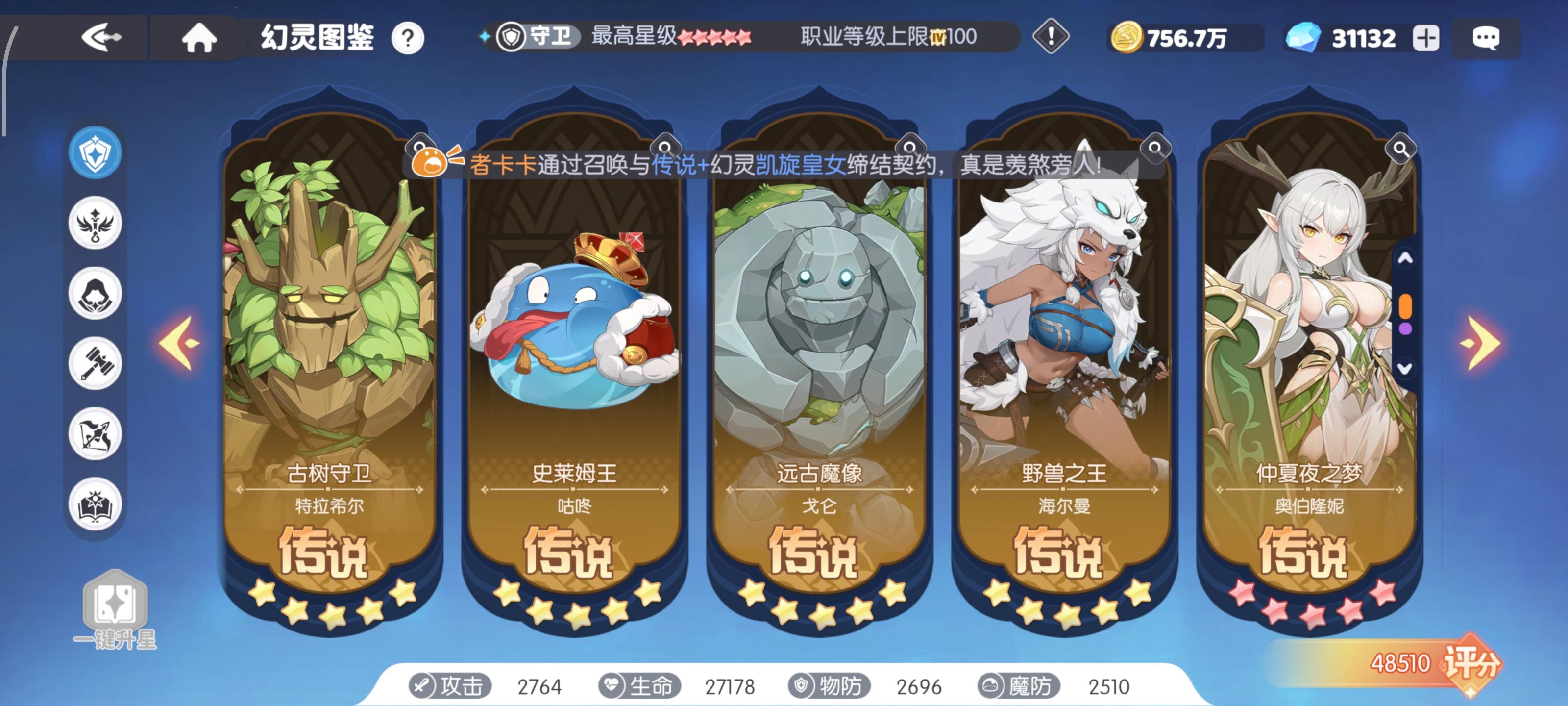Toggle the blue shield class filter
Image resolution: width=1568 pixels, height=706 pixels.
96,153
